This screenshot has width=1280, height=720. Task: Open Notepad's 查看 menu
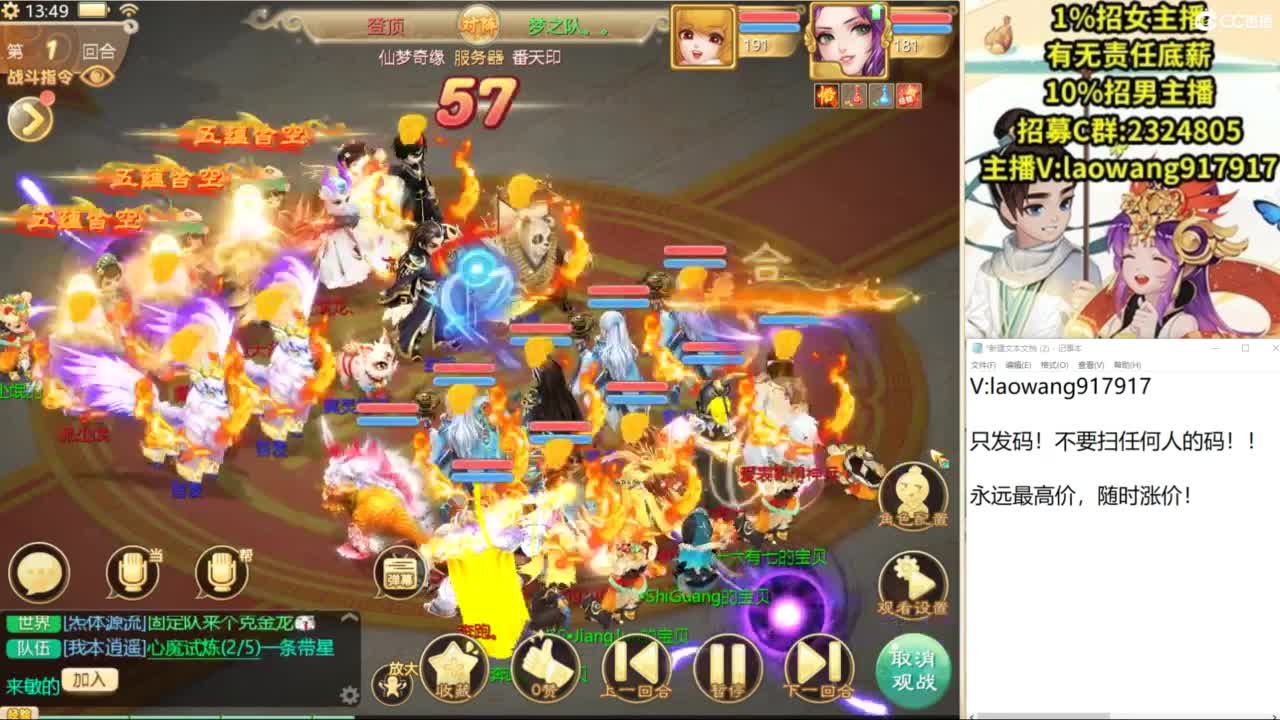(x=1090, y=365)
